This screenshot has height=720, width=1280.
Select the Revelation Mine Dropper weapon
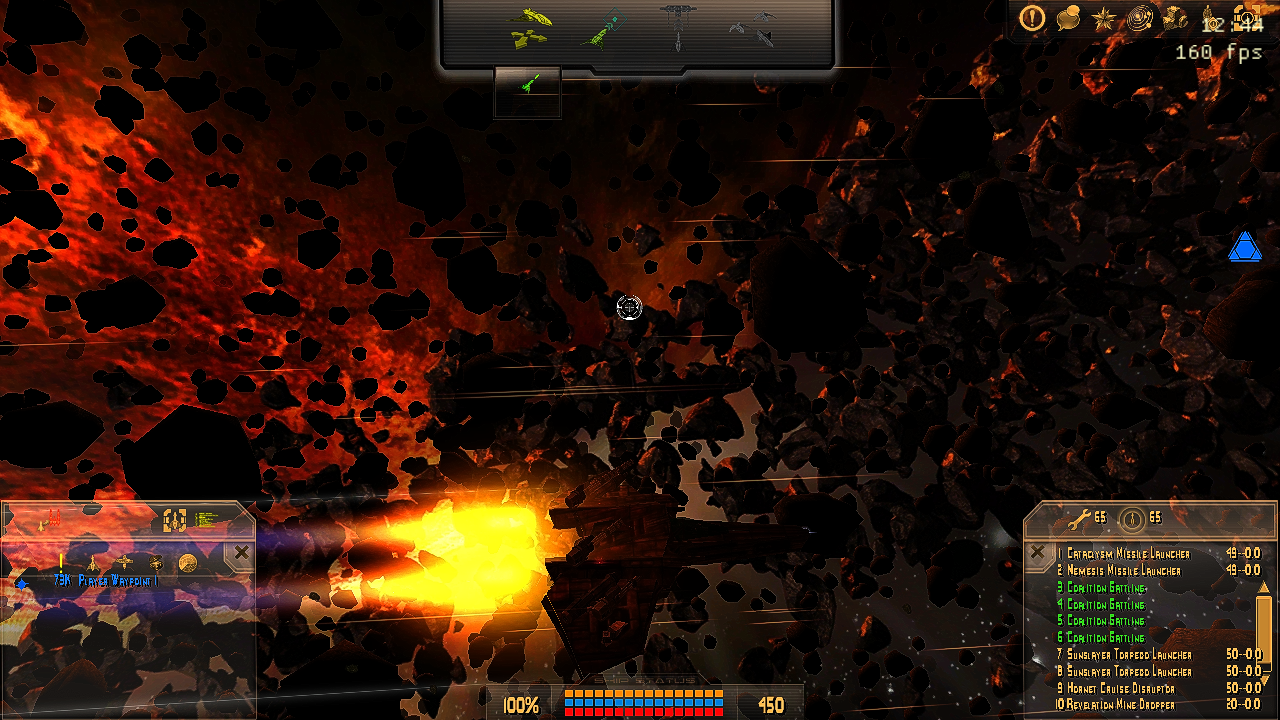1120,704
